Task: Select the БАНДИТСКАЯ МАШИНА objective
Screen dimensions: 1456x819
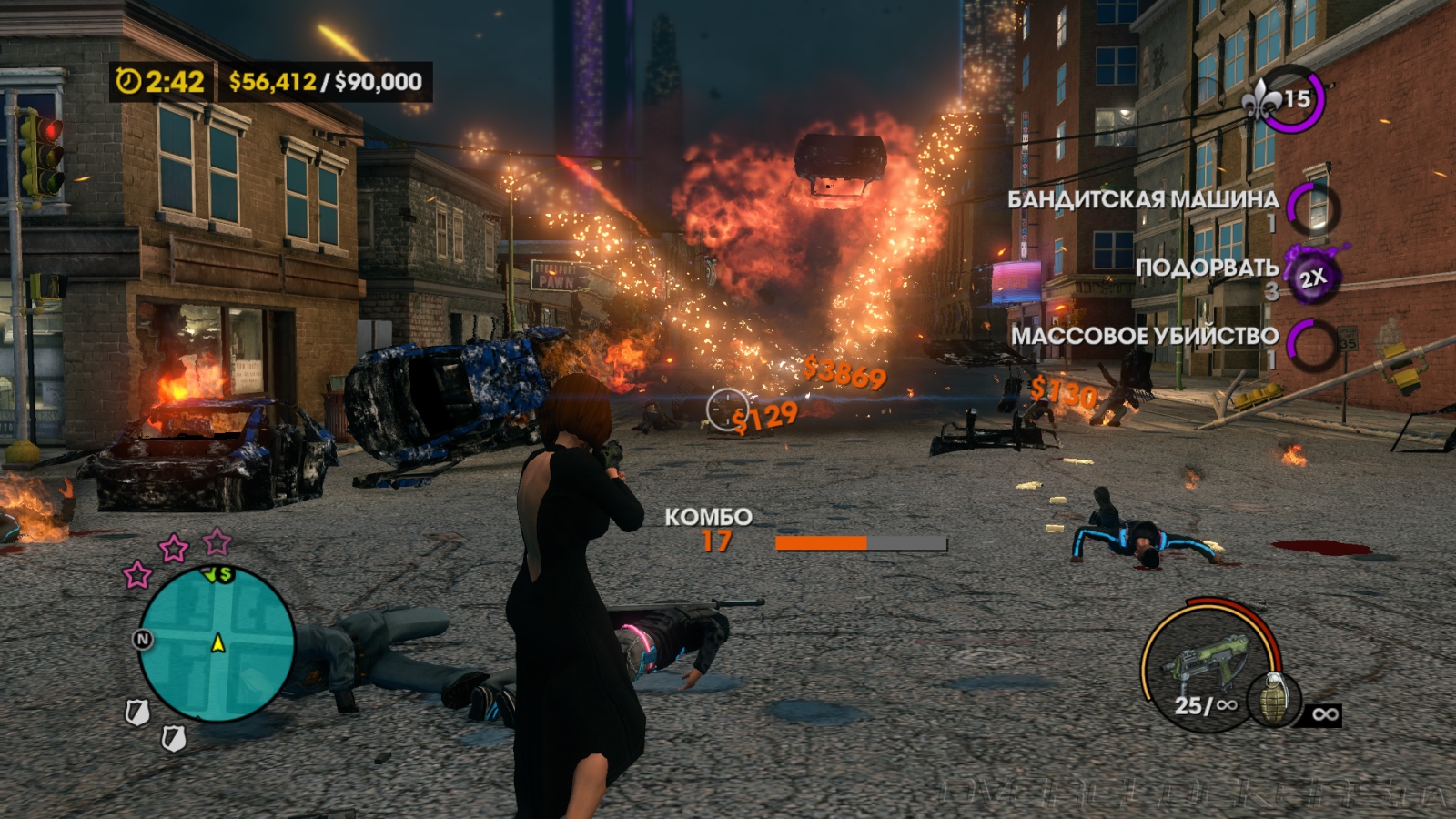Action: tap(1143, 200)
